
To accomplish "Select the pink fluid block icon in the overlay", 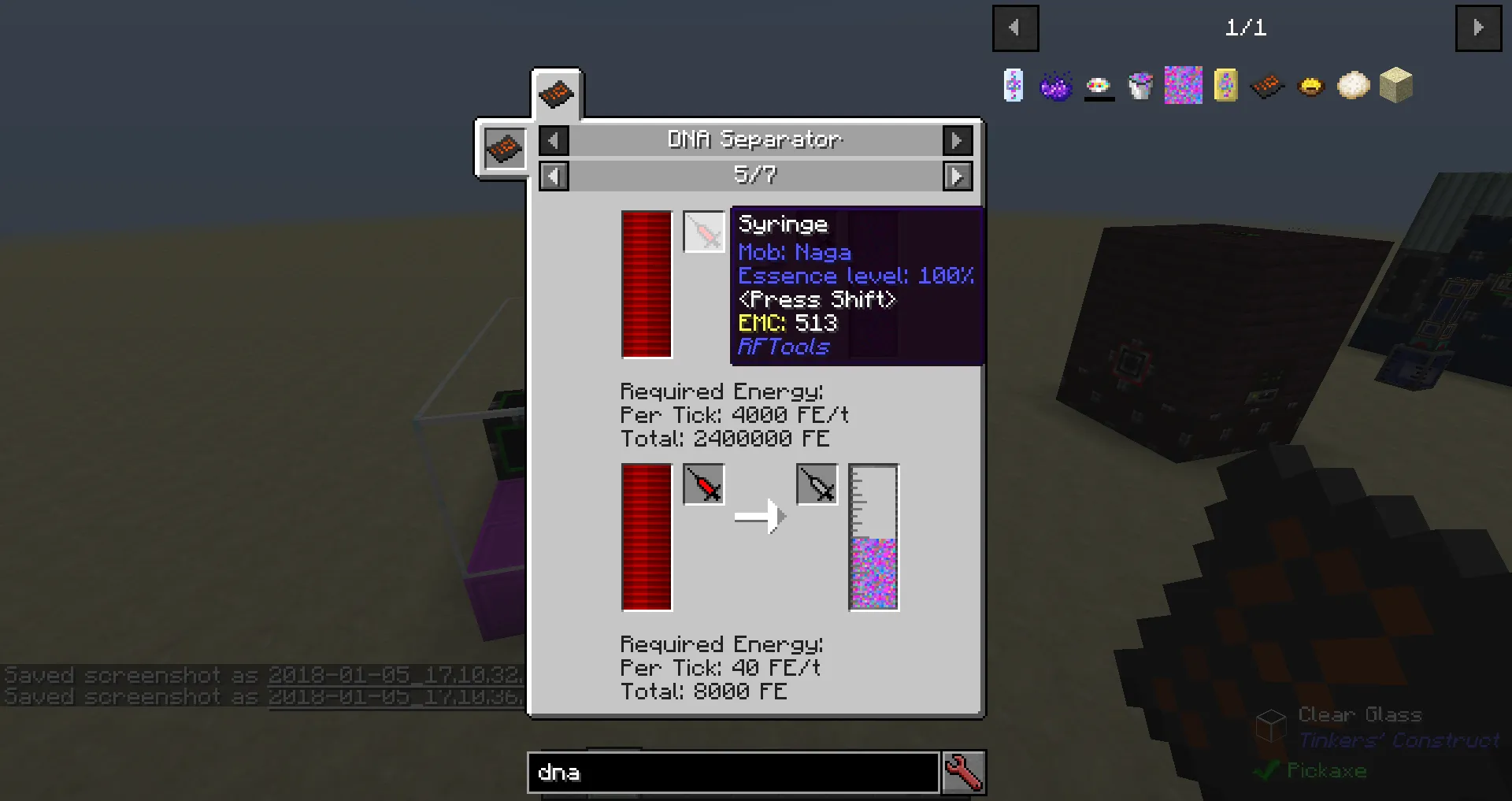I will pyautogui.click(x=1182, y=86).
